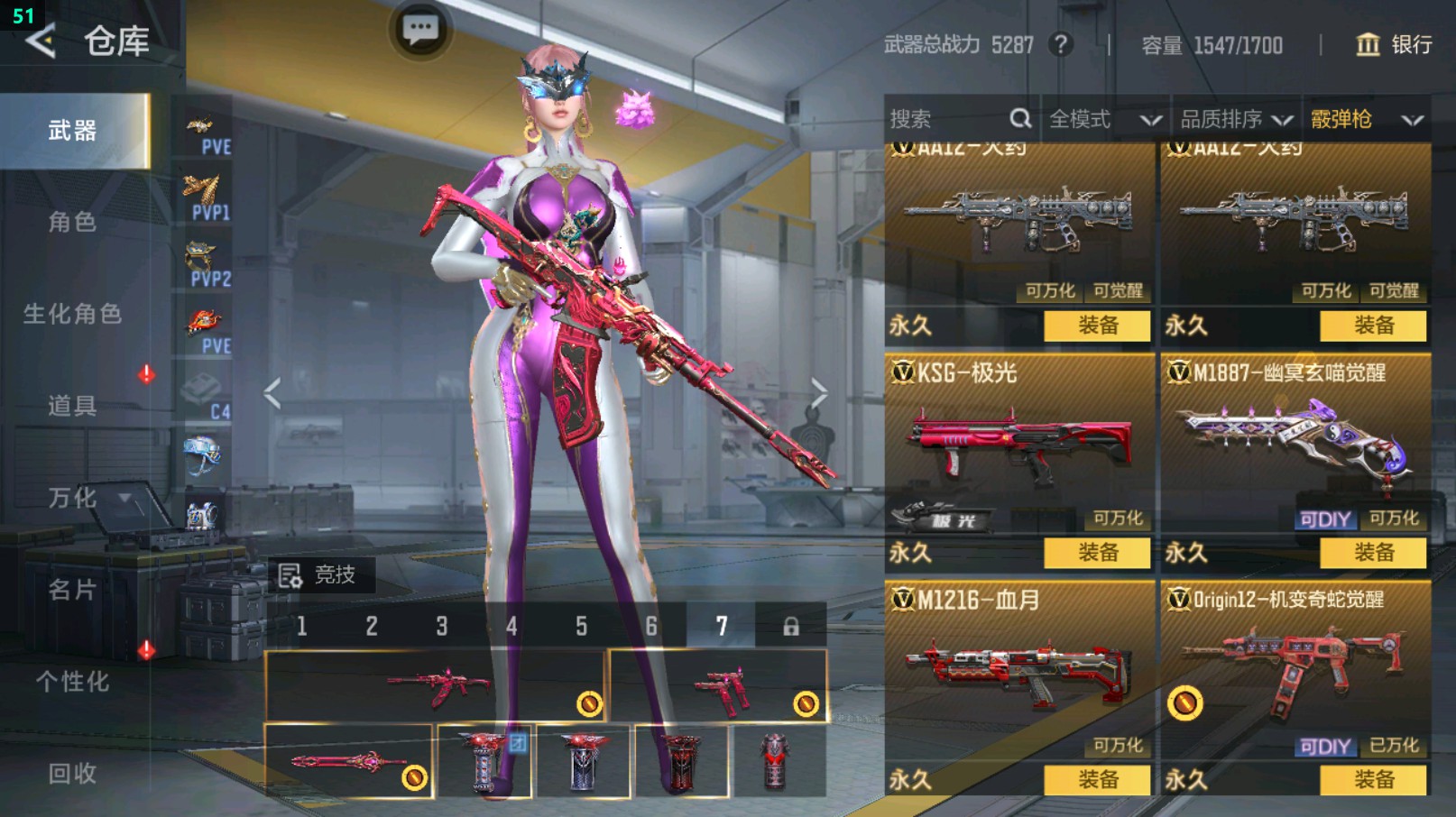Viewport: 1456px width, 817px height.
Task: Switch to the 生化角色 category
Action: pos(72,314)
